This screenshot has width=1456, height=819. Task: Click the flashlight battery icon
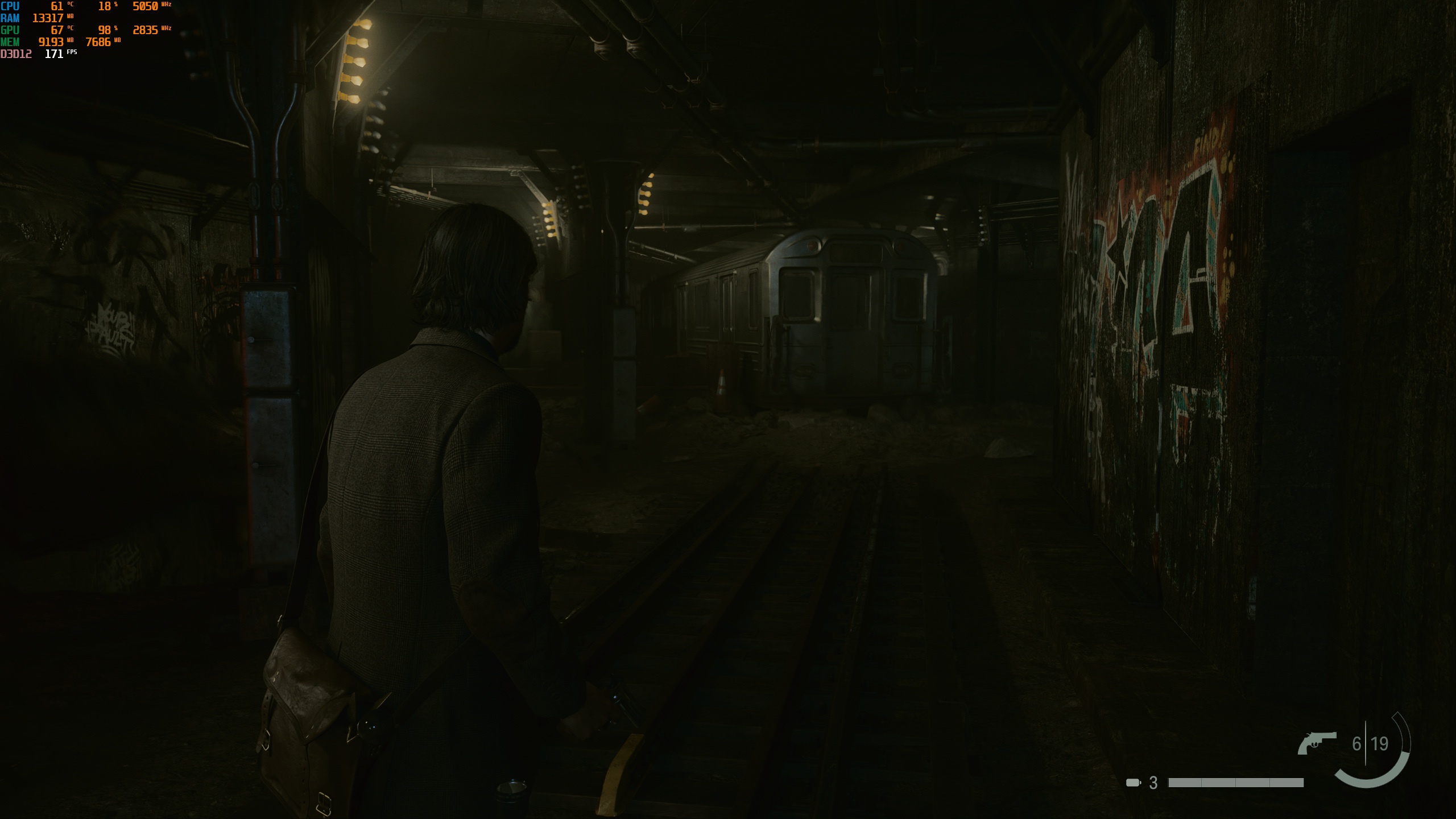pyautogui.click(x=1133, y=783)
